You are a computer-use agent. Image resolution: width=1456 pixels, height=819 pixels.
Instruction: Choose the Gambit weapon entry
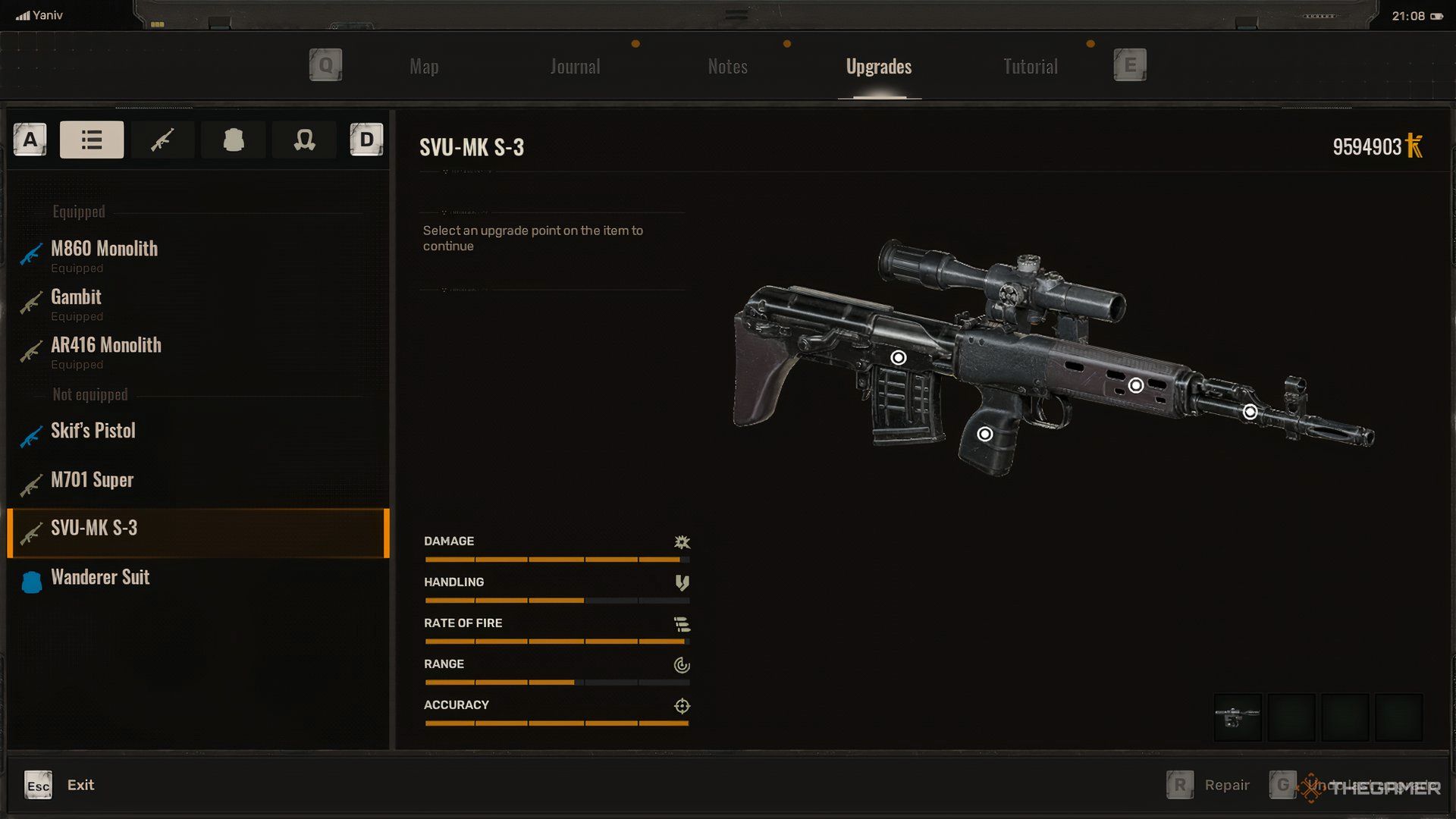coord(76,297)
